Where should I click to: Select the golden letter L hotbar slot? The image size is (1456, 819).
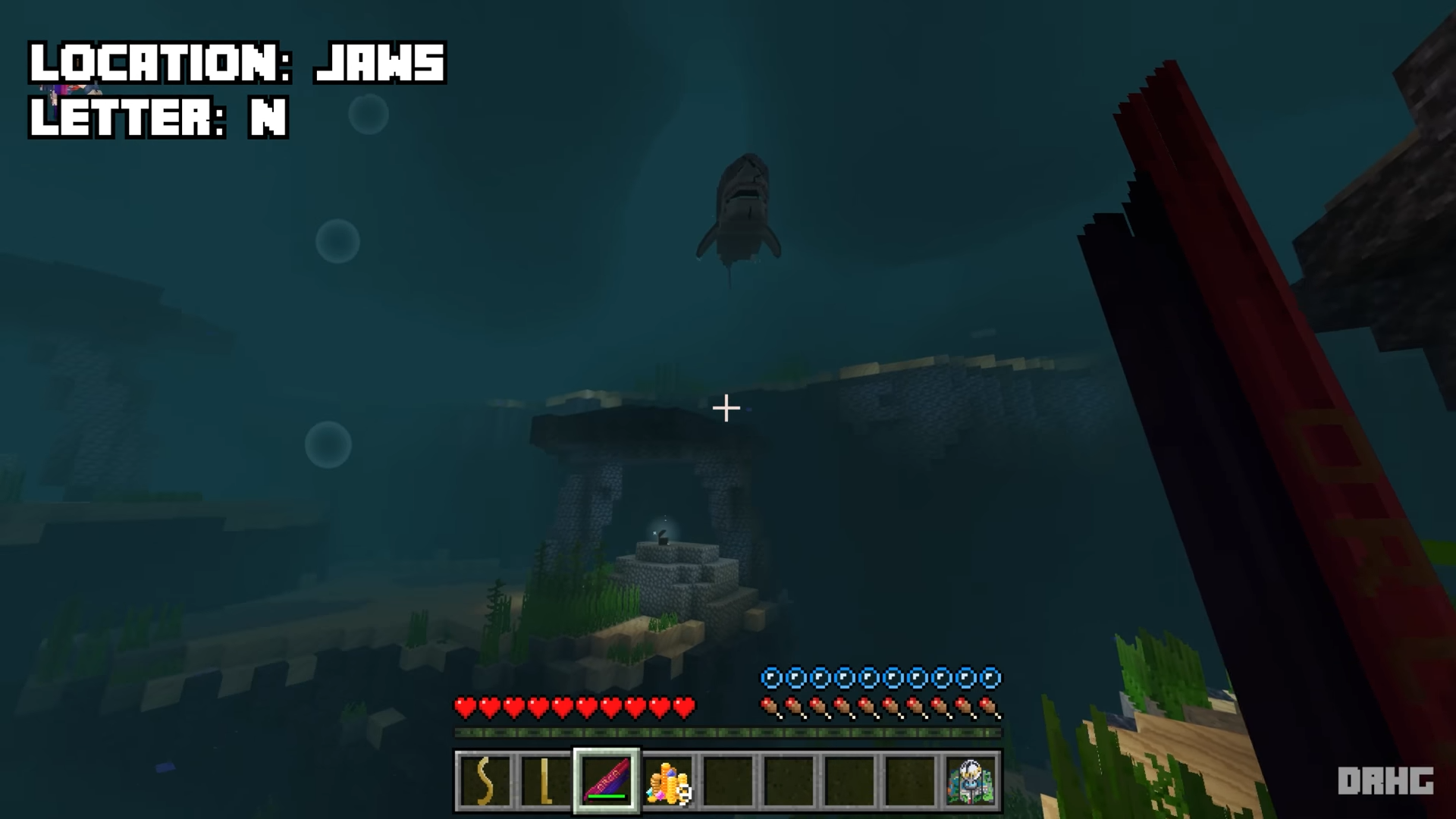click(545, 781)
